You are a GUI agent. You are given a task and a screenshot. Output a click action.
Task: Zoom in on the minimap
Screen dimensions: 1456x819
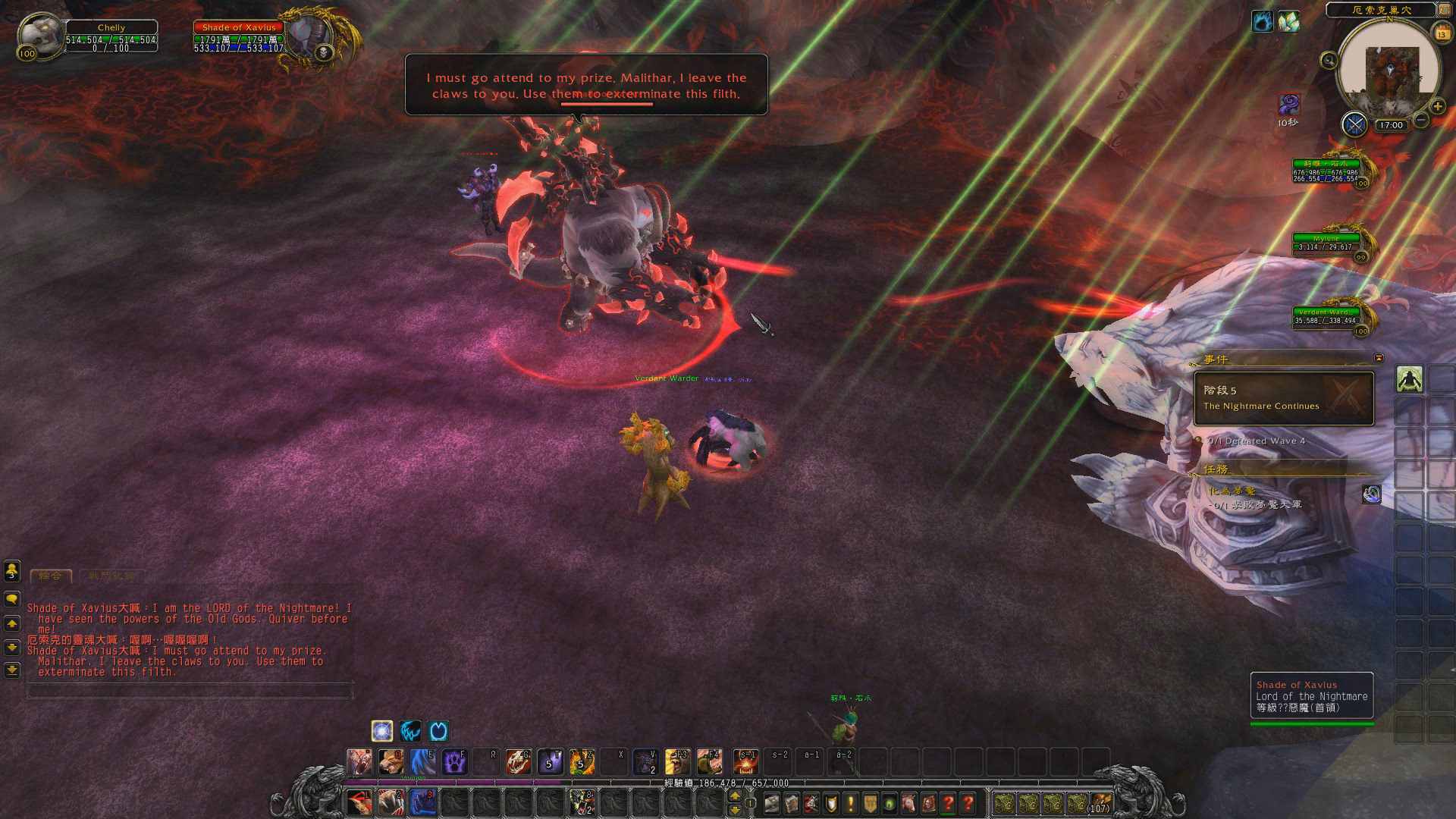(1437, 106)
